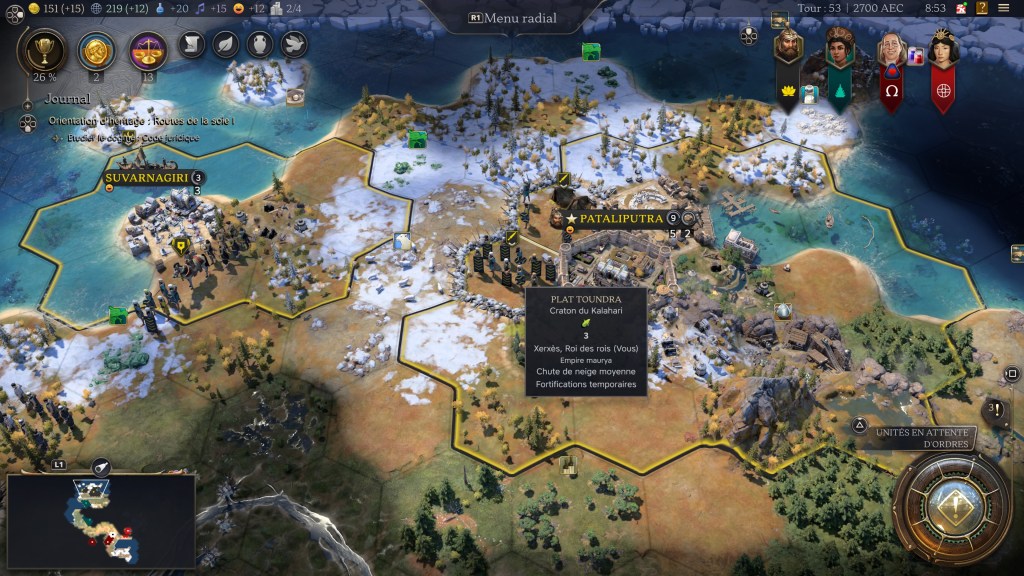This screenshot has height=576, width=1024.
Task: Open the Civilopedia question mark help
Action: 981,8
